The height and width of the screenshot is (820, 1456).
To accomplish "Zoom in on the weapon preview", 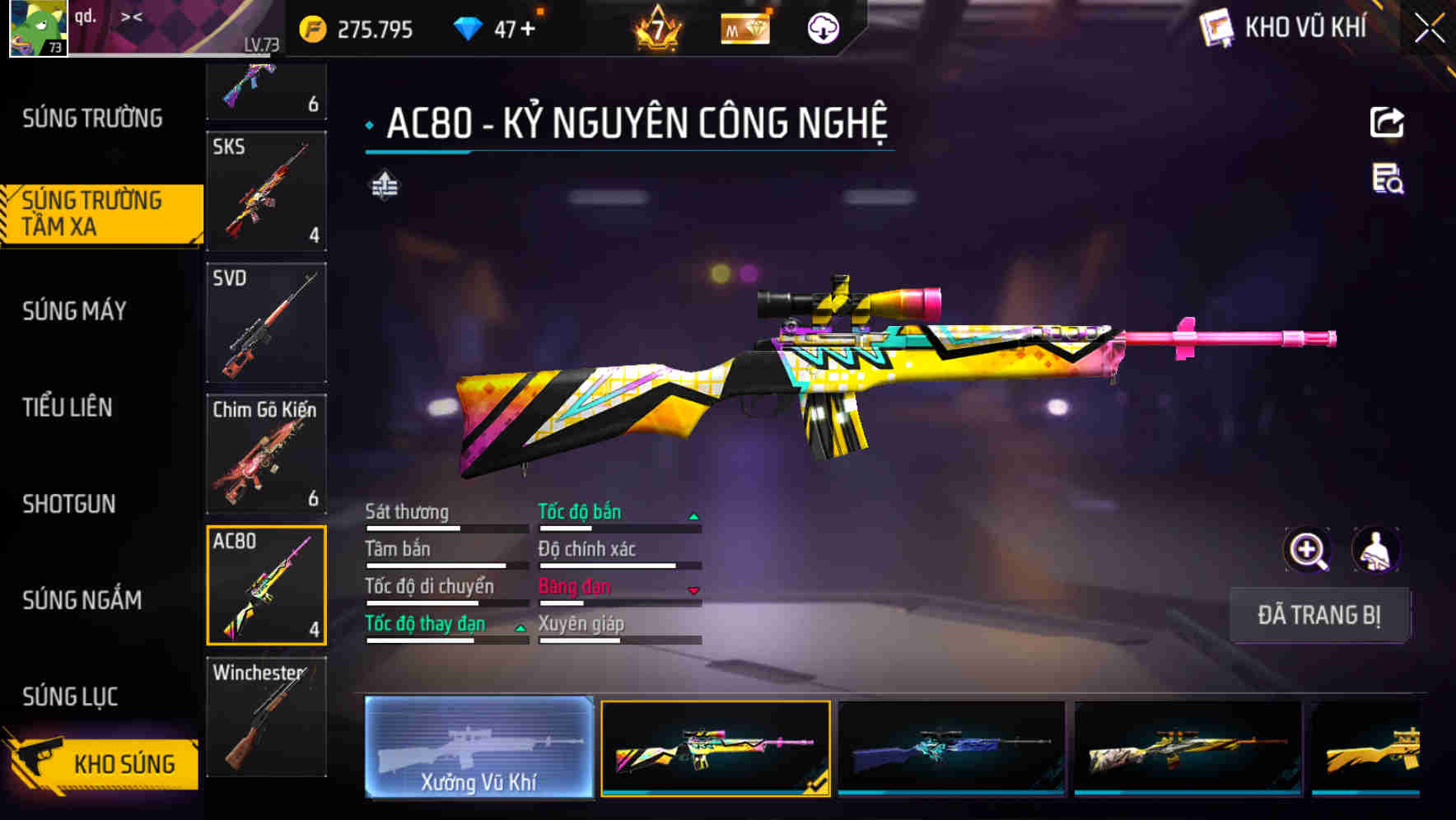I will pos(1309,550).
